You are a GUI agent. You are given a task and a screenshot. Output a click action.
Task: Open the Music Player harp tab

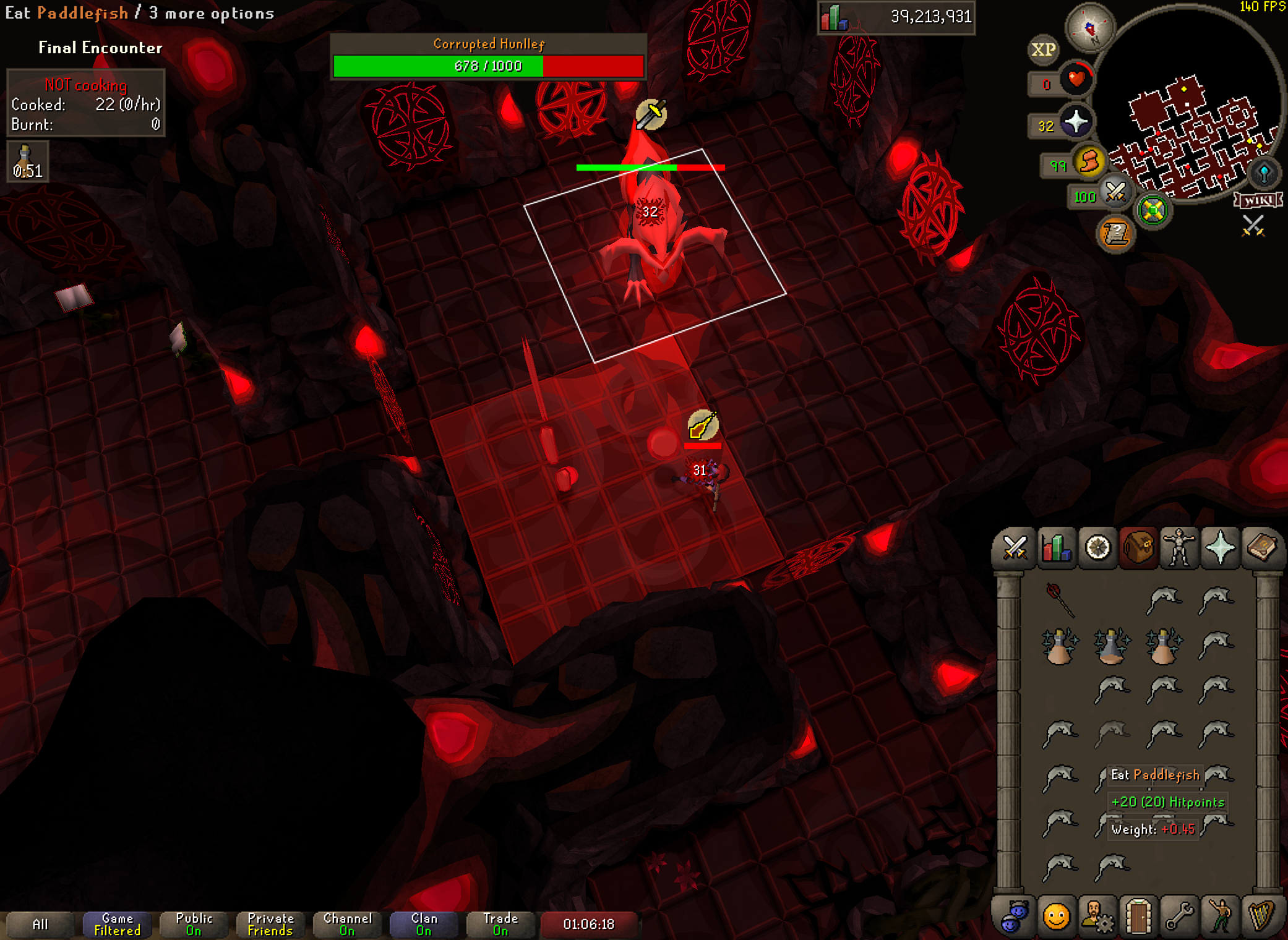point(1261,916)
